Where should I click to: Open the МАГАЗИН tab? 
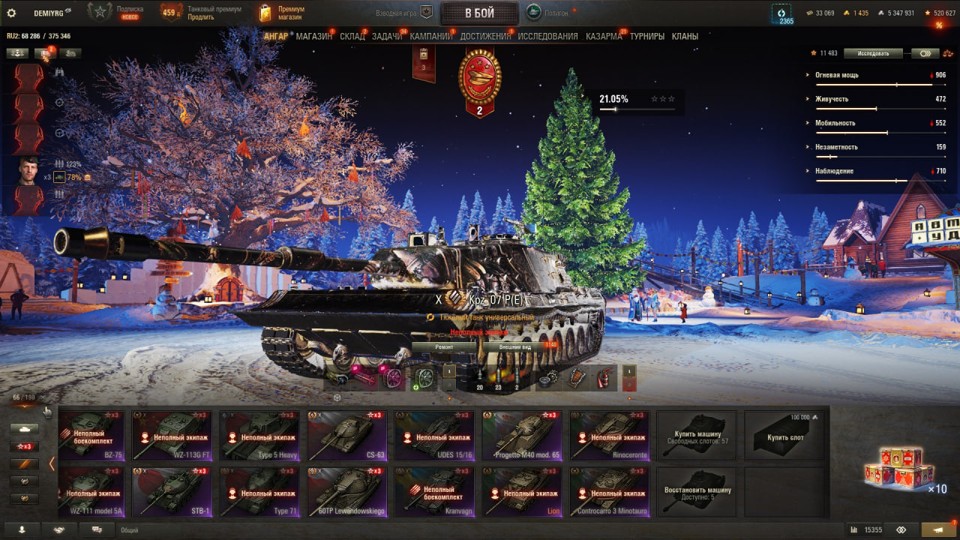coord(314,36)
